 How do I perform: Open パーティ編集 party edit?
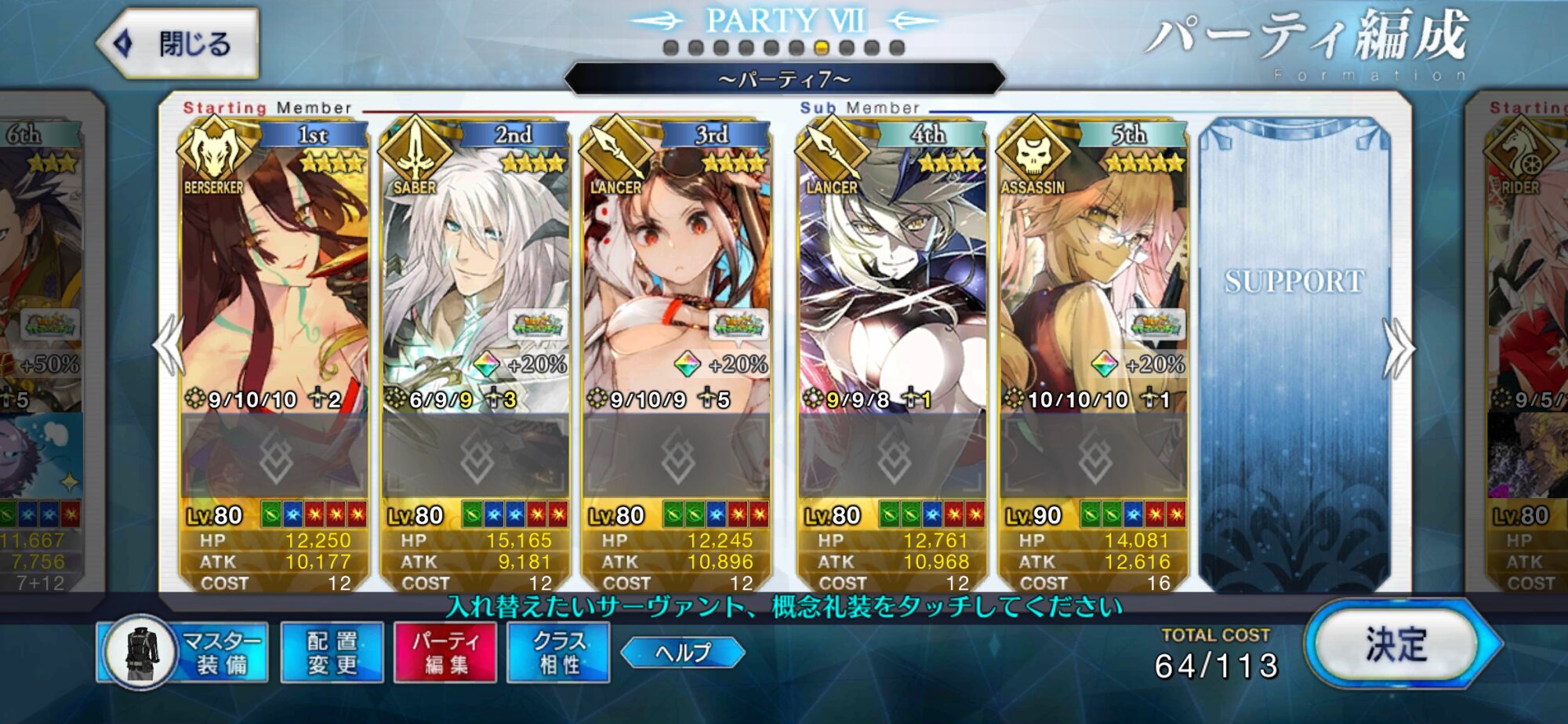tap(445, 653)
